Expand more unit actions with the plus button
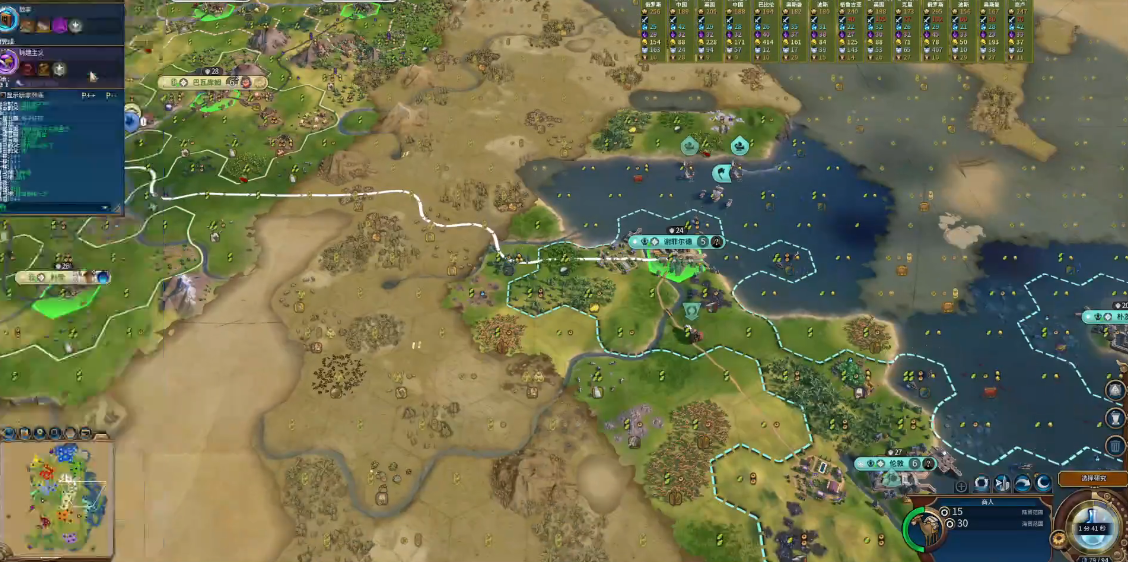The height and width of the screenshot is (562, 1128). [x=962, y=486]
